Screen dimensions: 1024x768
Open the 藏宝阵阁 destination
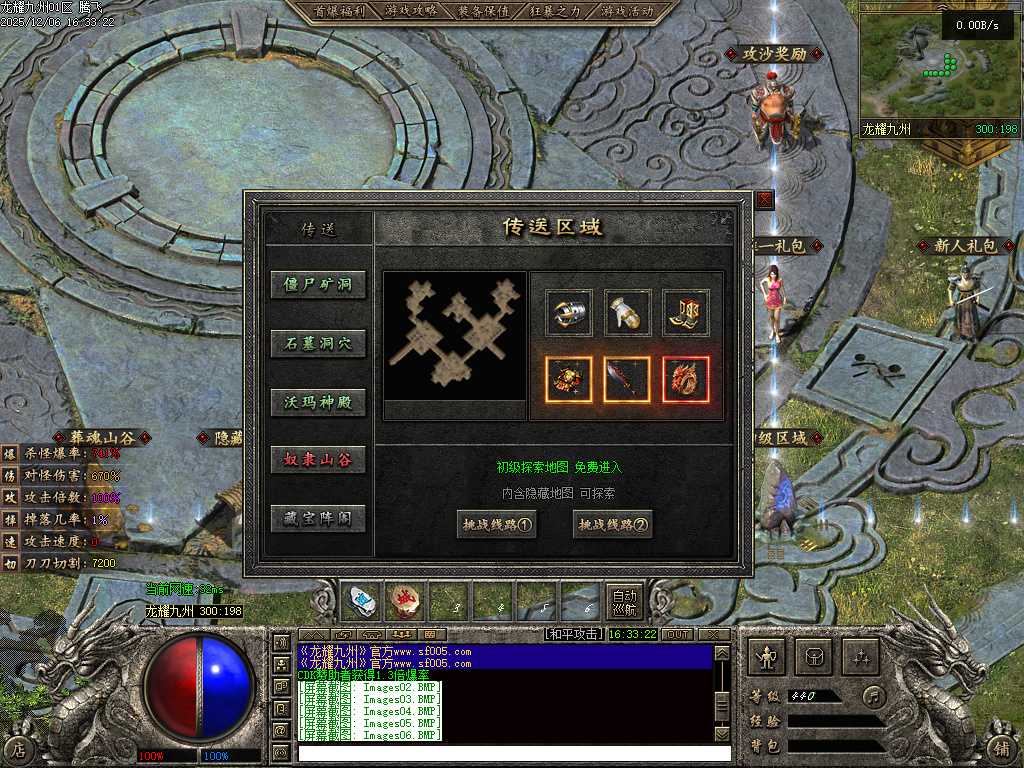[318, 519]
